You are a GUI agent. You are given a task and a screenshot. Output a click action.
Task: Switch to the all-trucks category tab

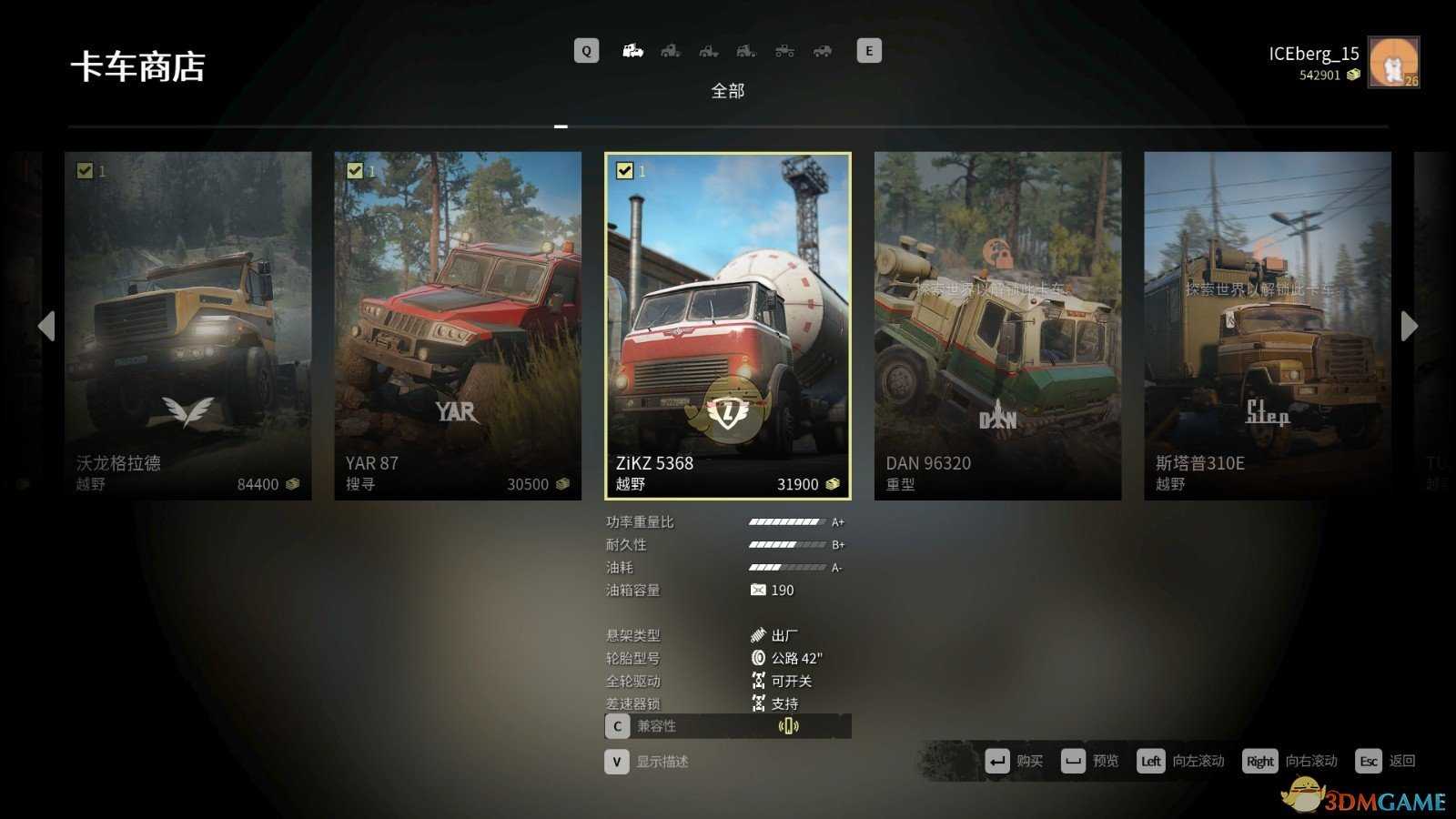(632, 51)
